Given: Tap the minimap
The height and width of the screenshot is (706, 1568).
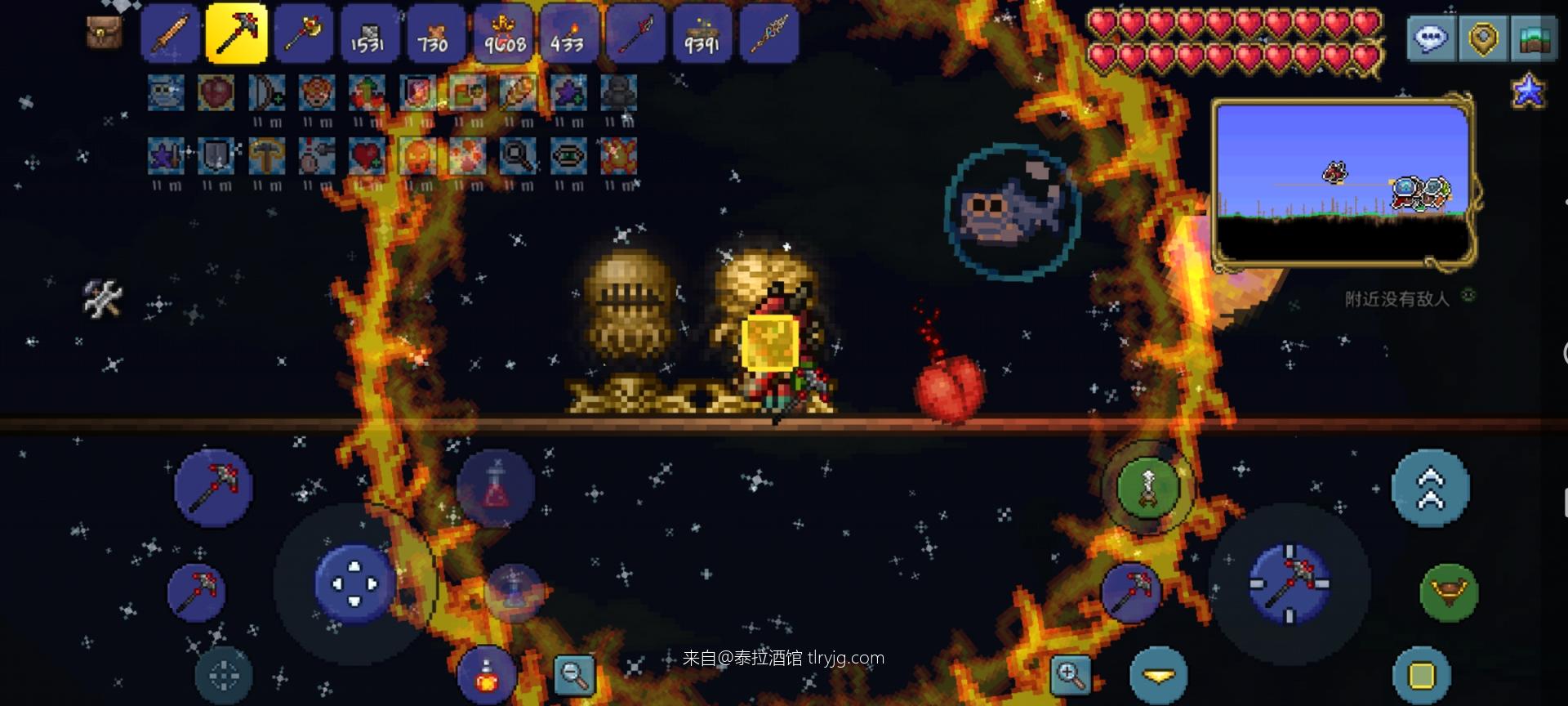Looking at the screenshot, I should 1343,184.
